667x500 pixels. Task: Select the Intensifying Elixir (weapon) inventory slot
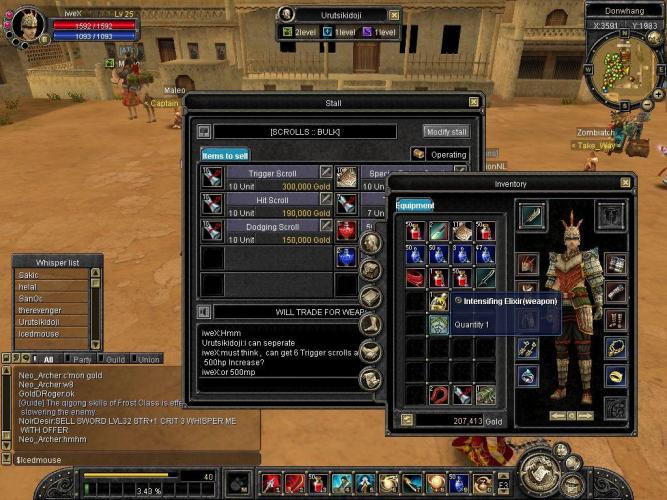[x=438, y=300]
